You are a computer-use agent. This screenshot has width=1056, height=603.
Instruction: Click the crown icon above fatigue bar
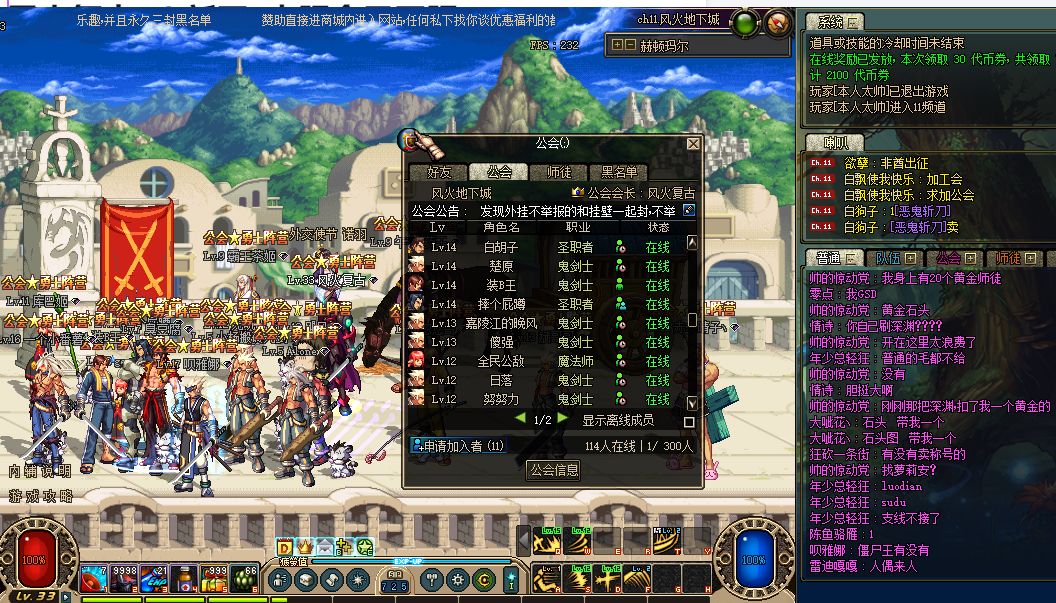(305, 546)
